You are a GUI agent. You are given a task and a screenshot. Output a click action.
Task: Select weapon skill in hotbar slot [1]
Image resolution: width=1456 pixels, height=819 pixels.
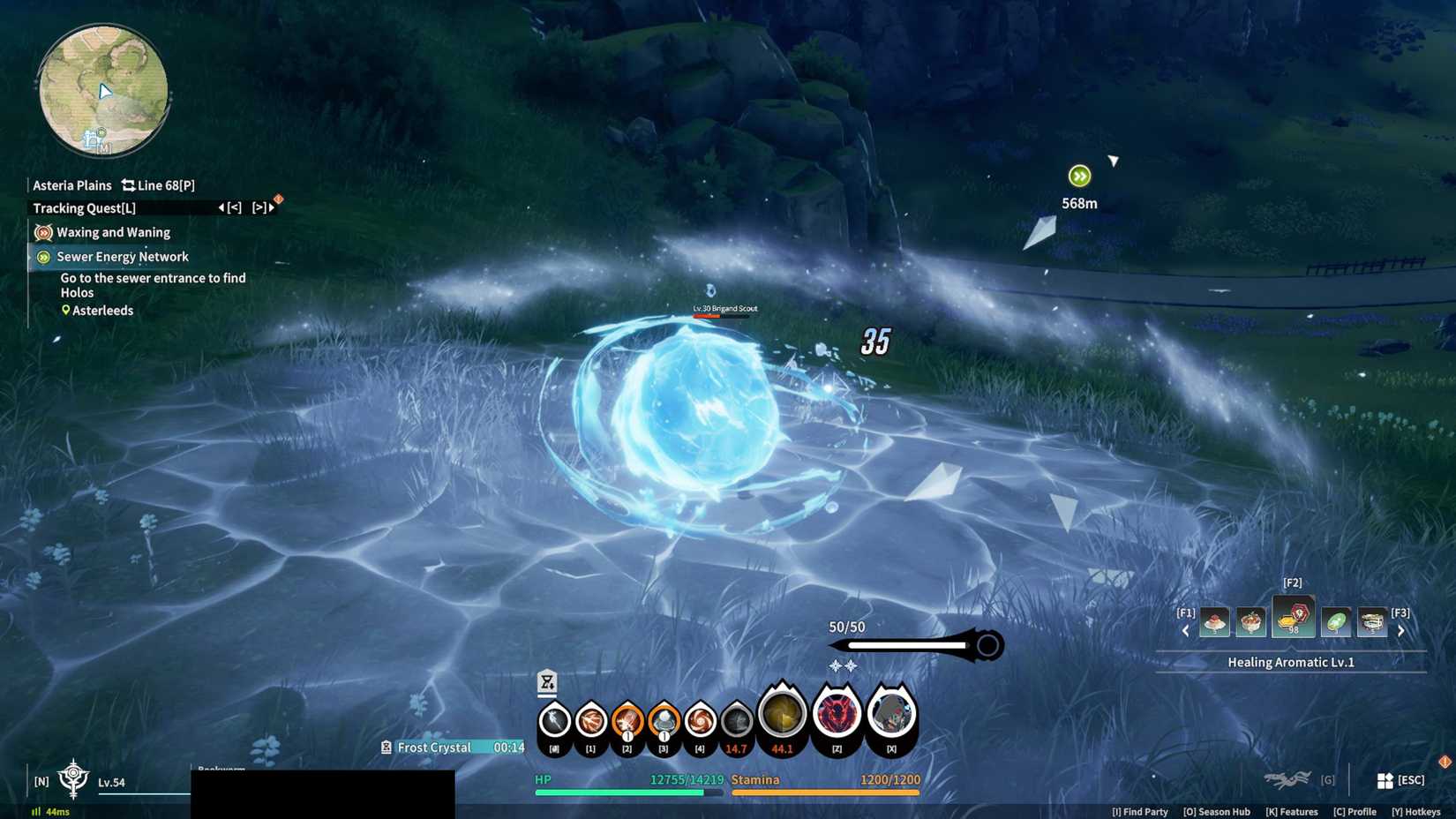[589, 719]
